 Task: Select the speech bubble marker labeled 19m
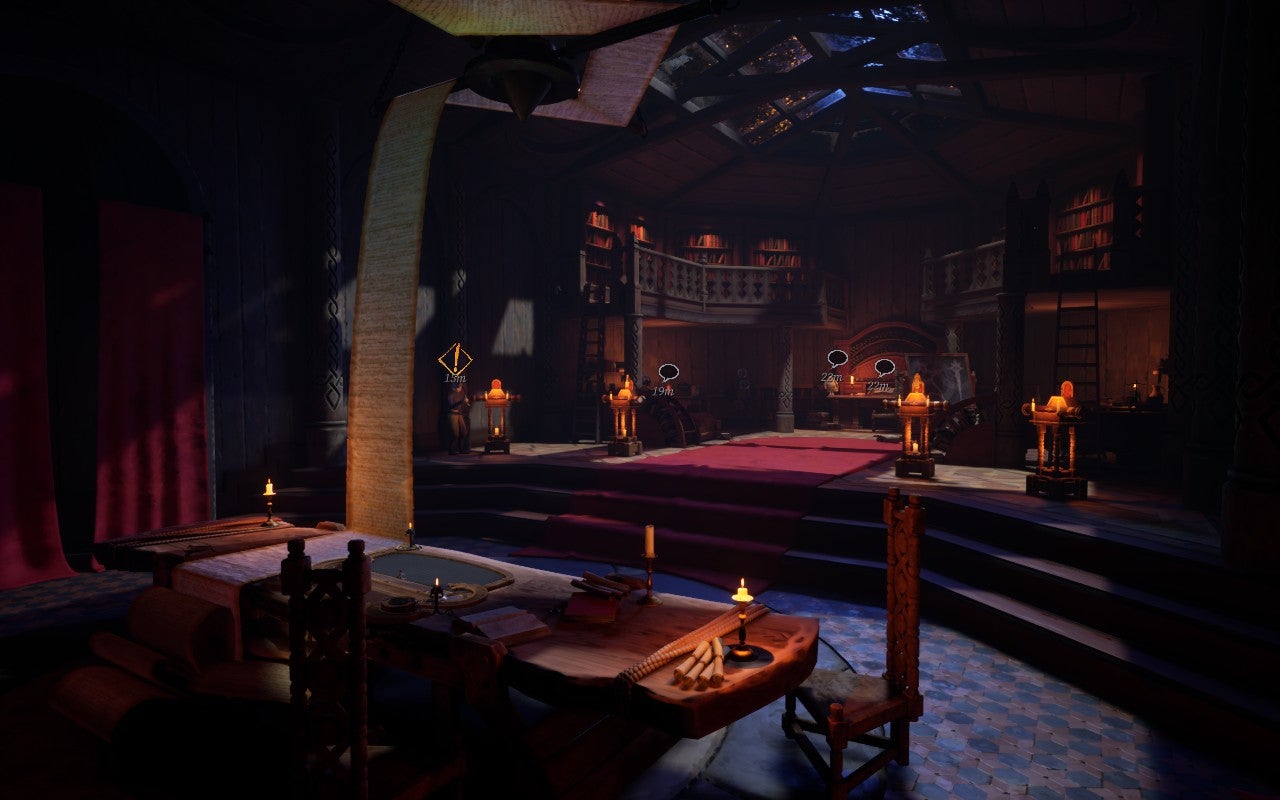(668, 373)
